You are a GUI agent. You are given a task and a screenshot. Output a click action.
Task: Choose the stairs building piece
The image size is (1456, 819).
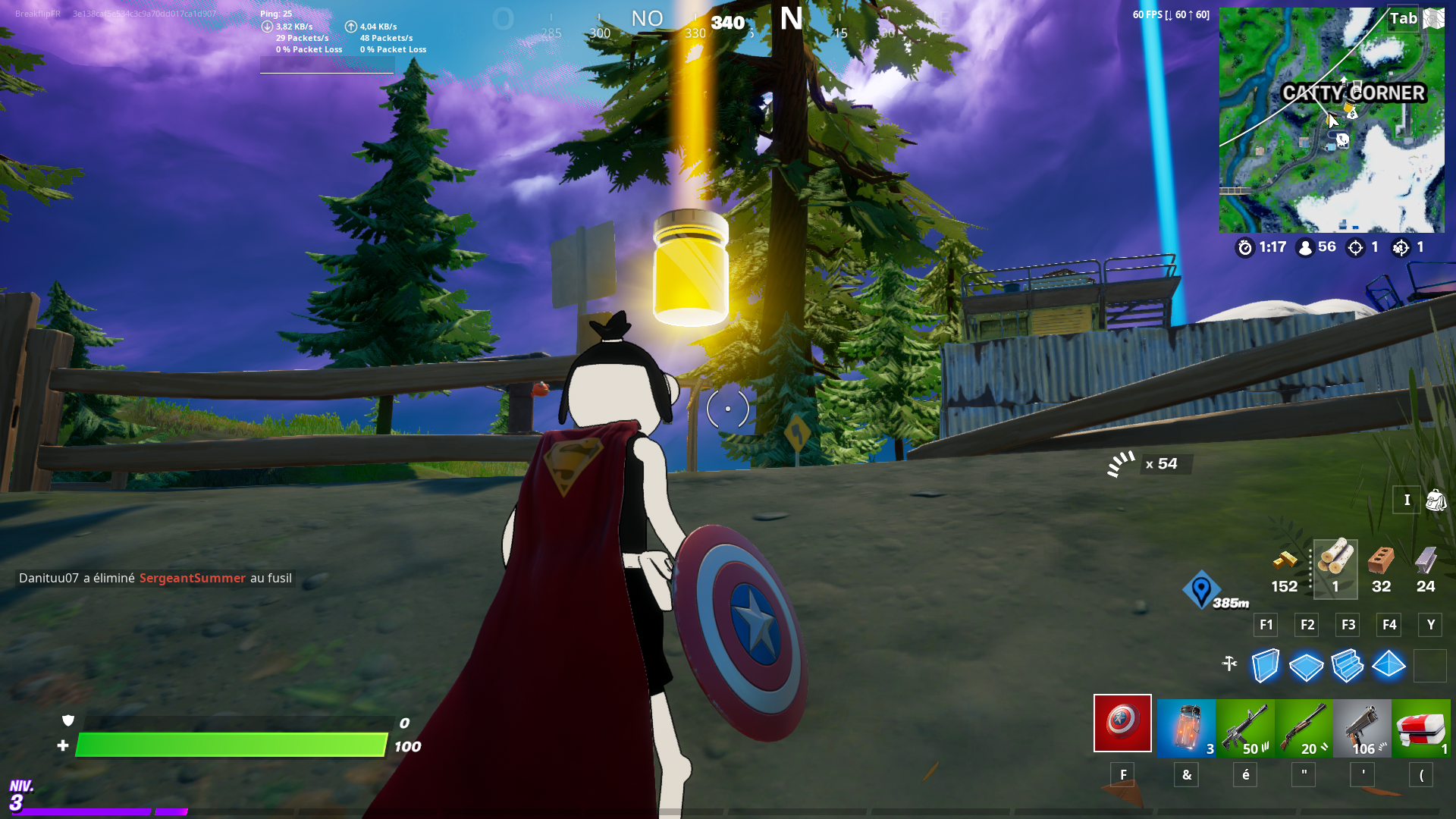(x=1348, y=666)
